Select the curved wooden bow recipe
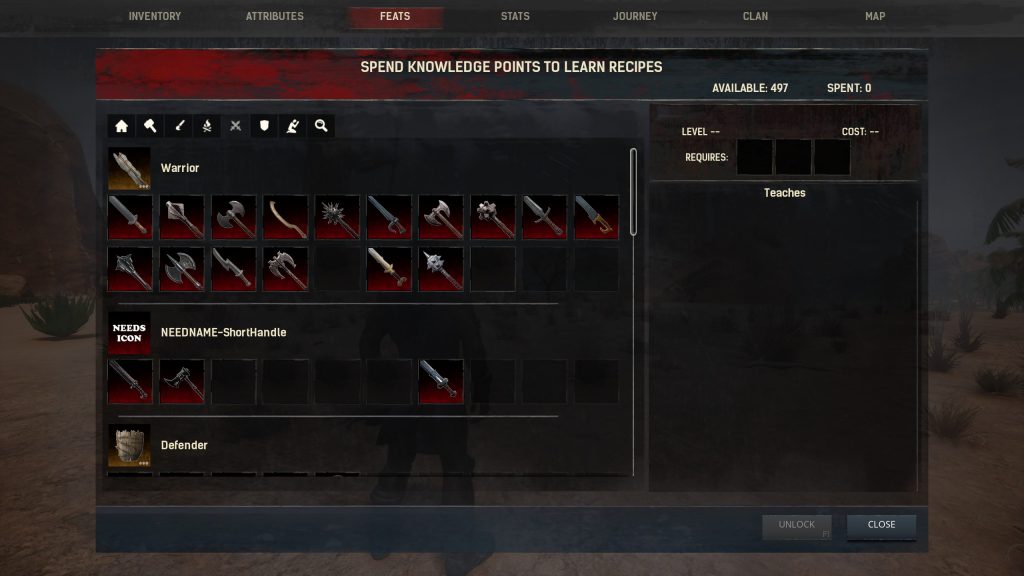1024x576 pixels. (x=286, y=217)
